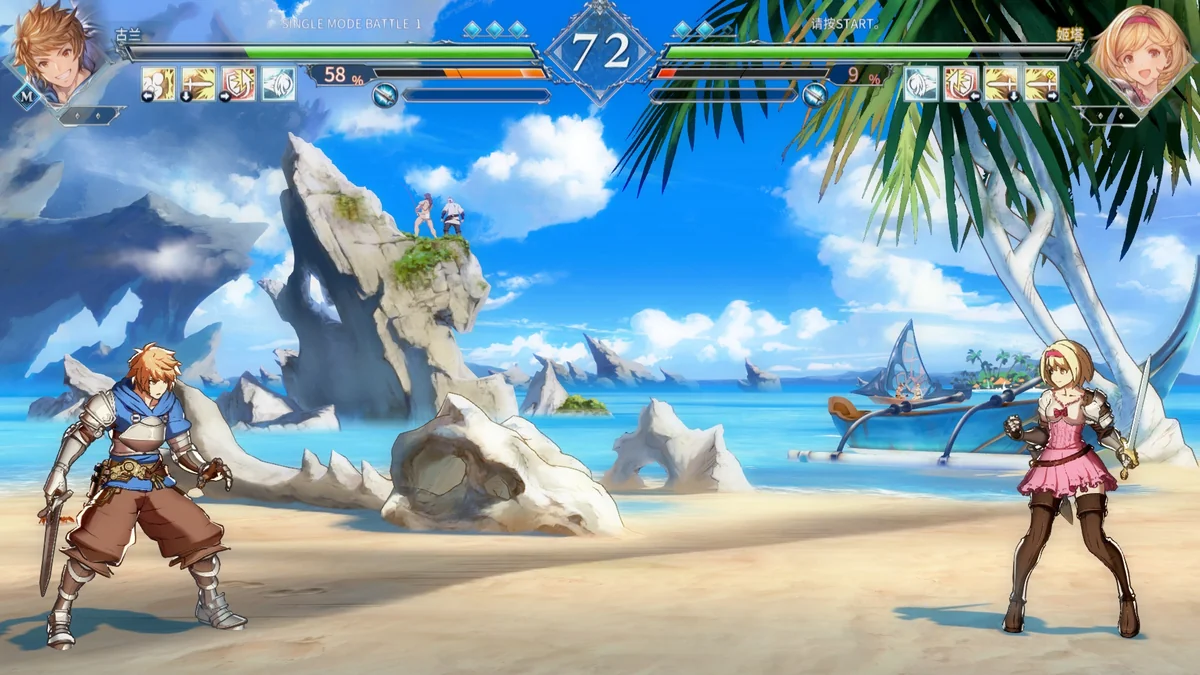Viewport: 1200px width, 675px height.
Task: Select Djeeta's sword skill with right arrow
Action: coord(1041,84)
